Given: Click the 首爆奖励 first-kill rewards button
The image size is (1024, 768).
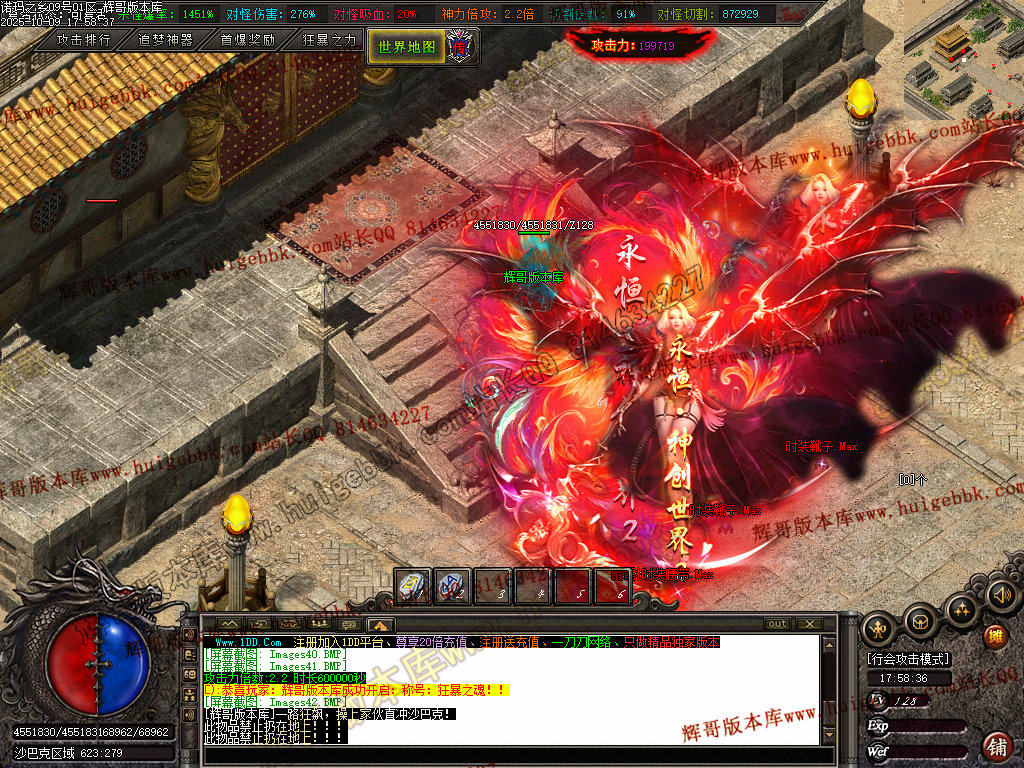Looking at the screenshot, I should (x=247, y=41).
